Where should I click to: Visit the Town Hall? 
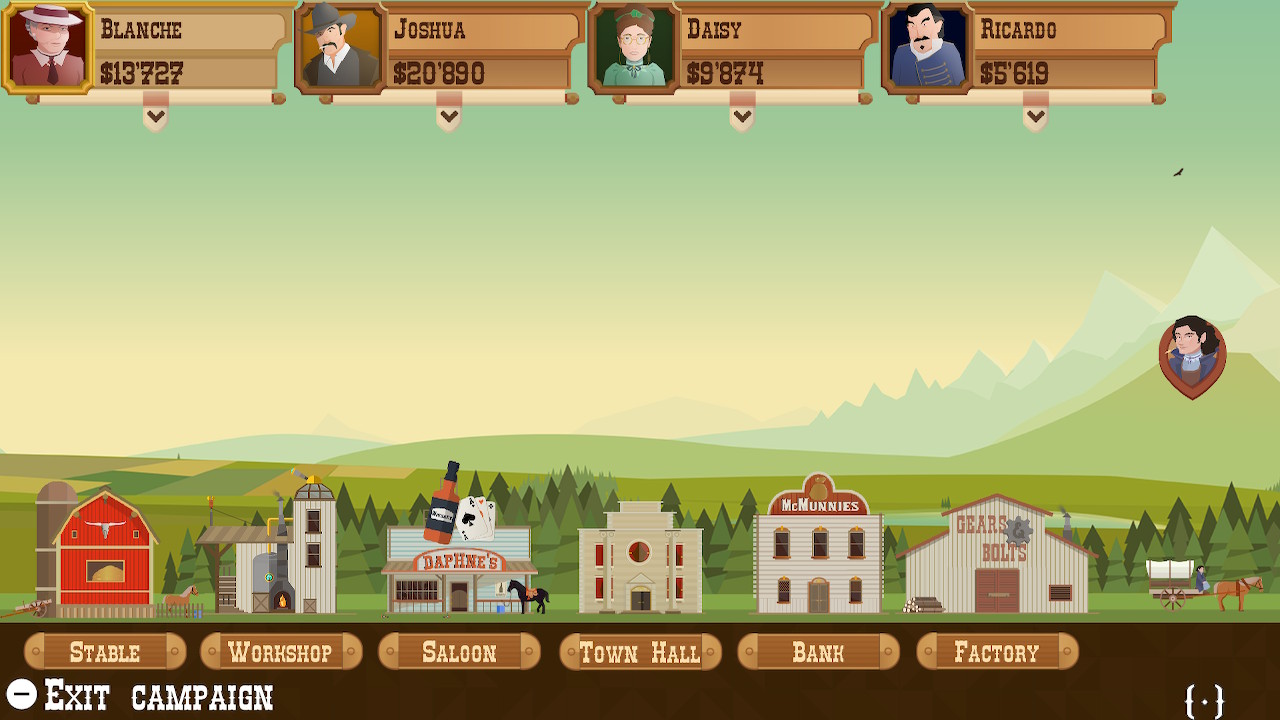click(x=640, y=653)
